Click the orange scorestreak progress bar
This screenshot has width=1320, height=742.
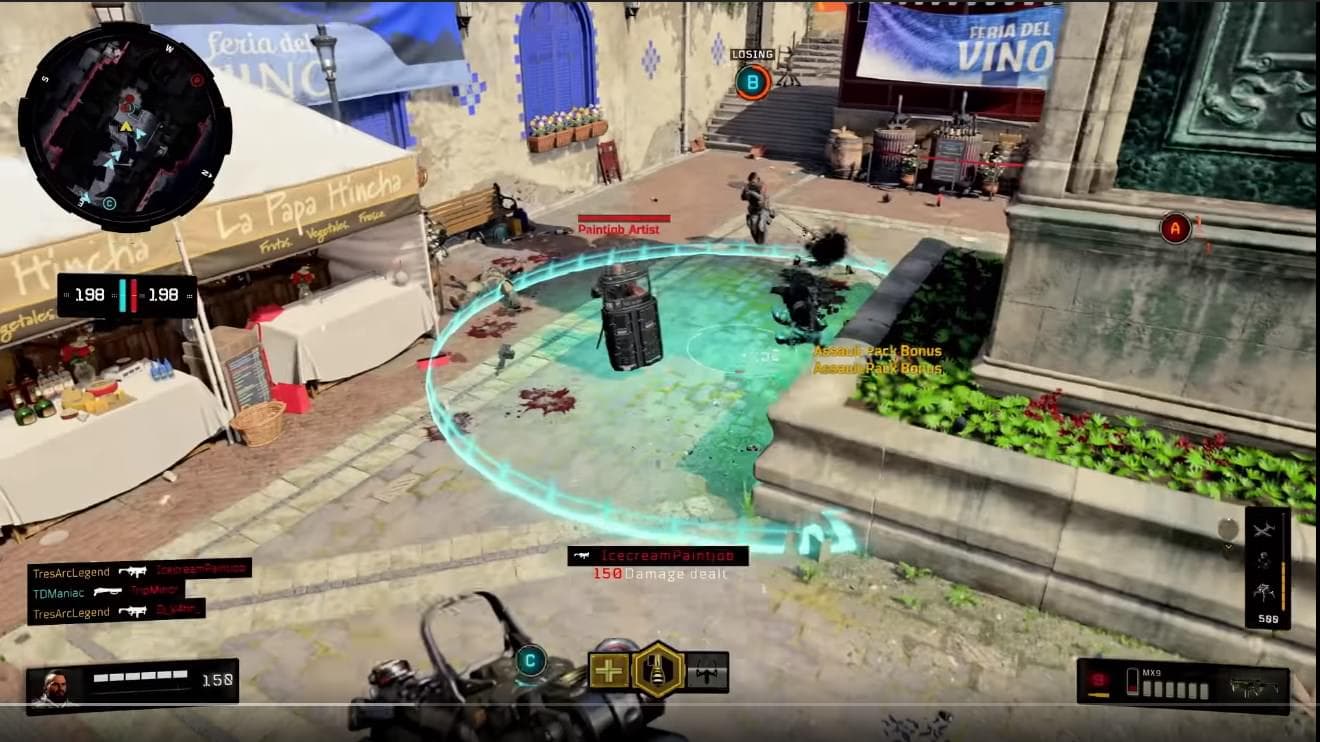coord(1283,585)
